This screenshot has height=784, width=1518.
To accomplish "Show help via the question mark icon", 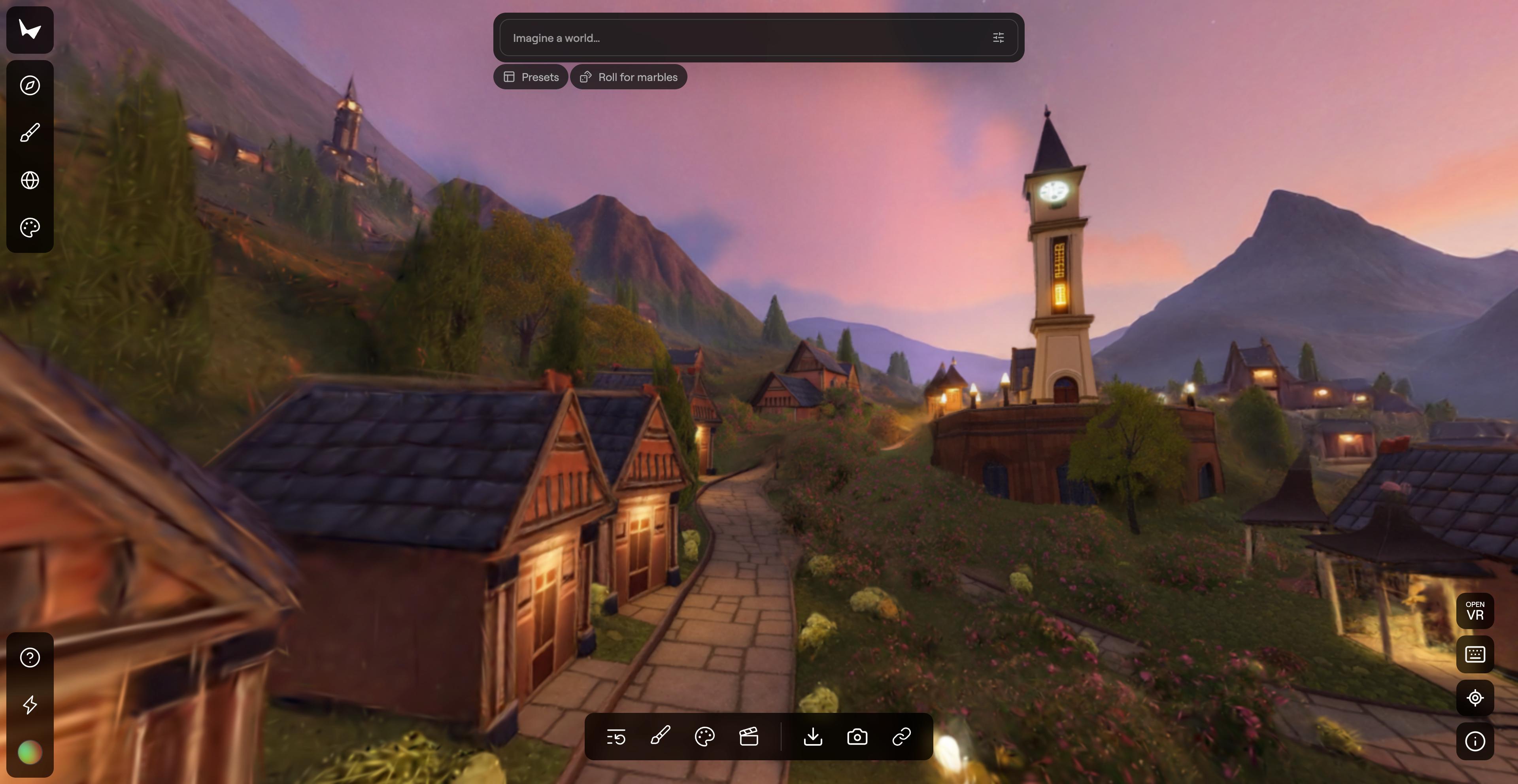I will pos(30,658).
